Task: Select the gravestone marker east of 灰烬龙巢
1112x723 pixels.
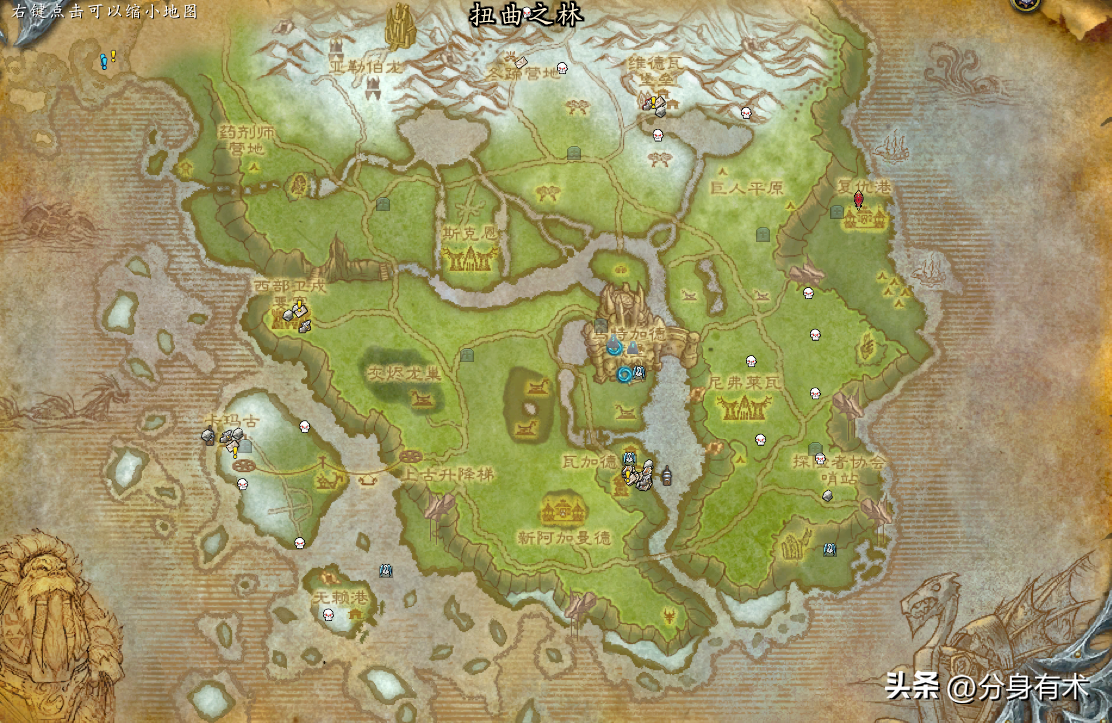Action: click(466, 355)
